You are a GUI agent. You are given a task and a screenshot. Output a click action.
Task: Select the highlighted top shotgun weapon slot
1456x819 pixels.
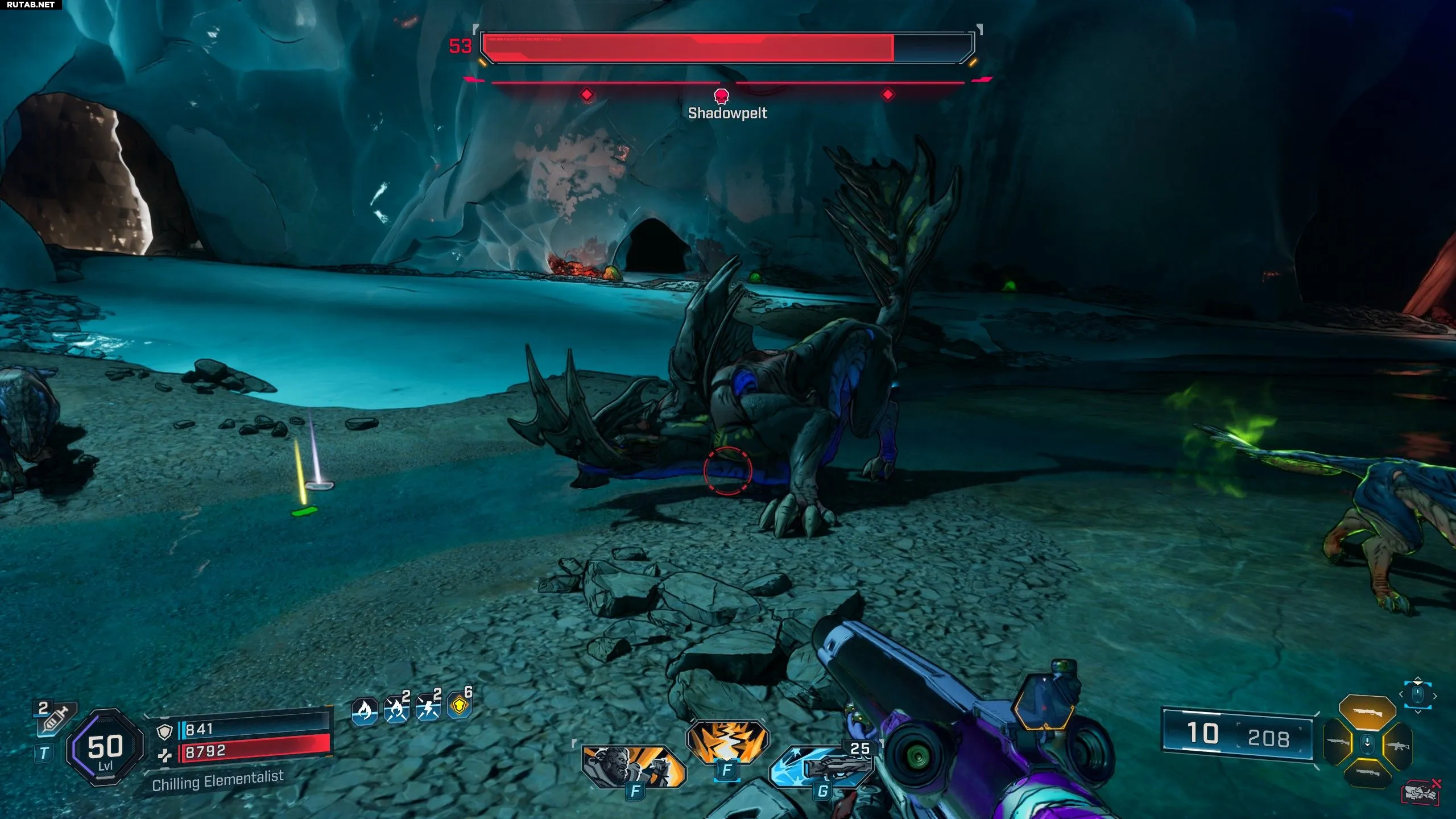(1367, 712)
